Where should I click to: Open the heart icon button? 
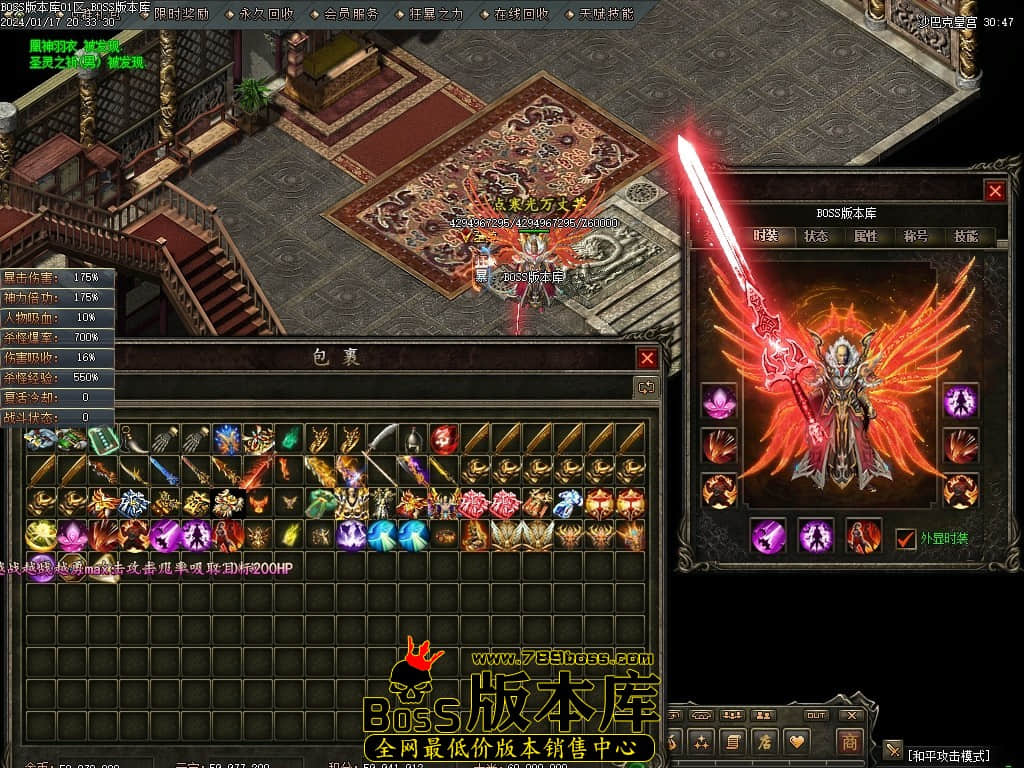(797, 742)
